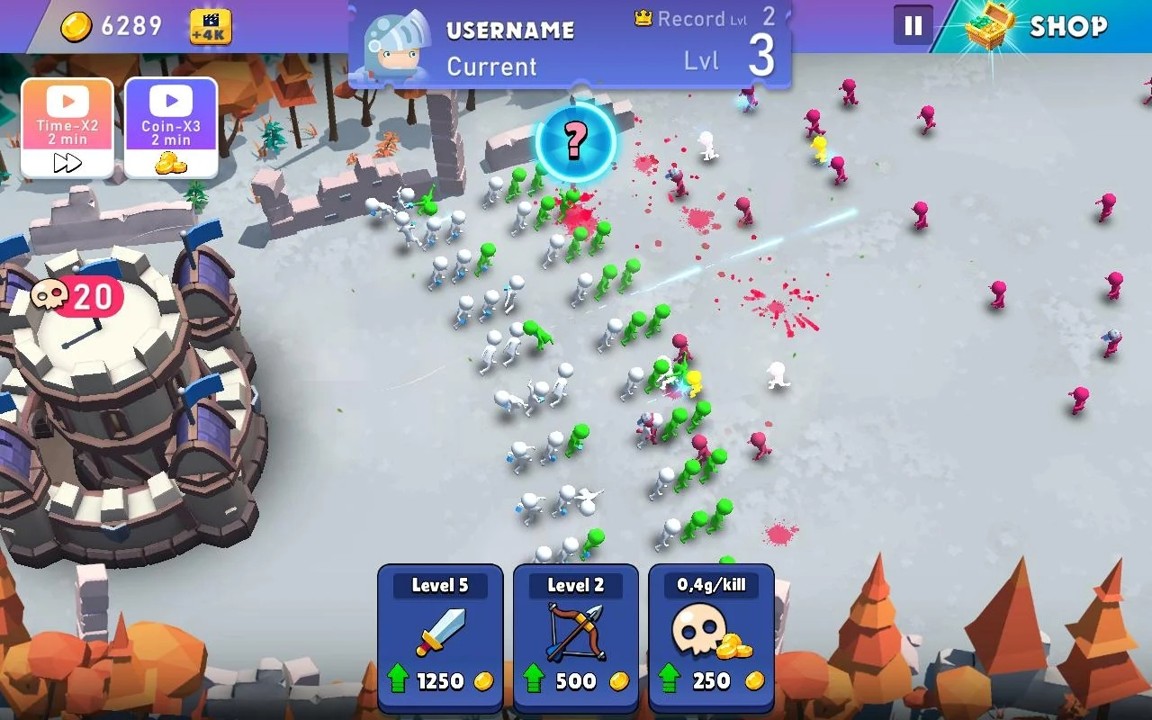The image size is (1152, 720).
Task: Watch ad for +4K coins
Action: [210, 27]
